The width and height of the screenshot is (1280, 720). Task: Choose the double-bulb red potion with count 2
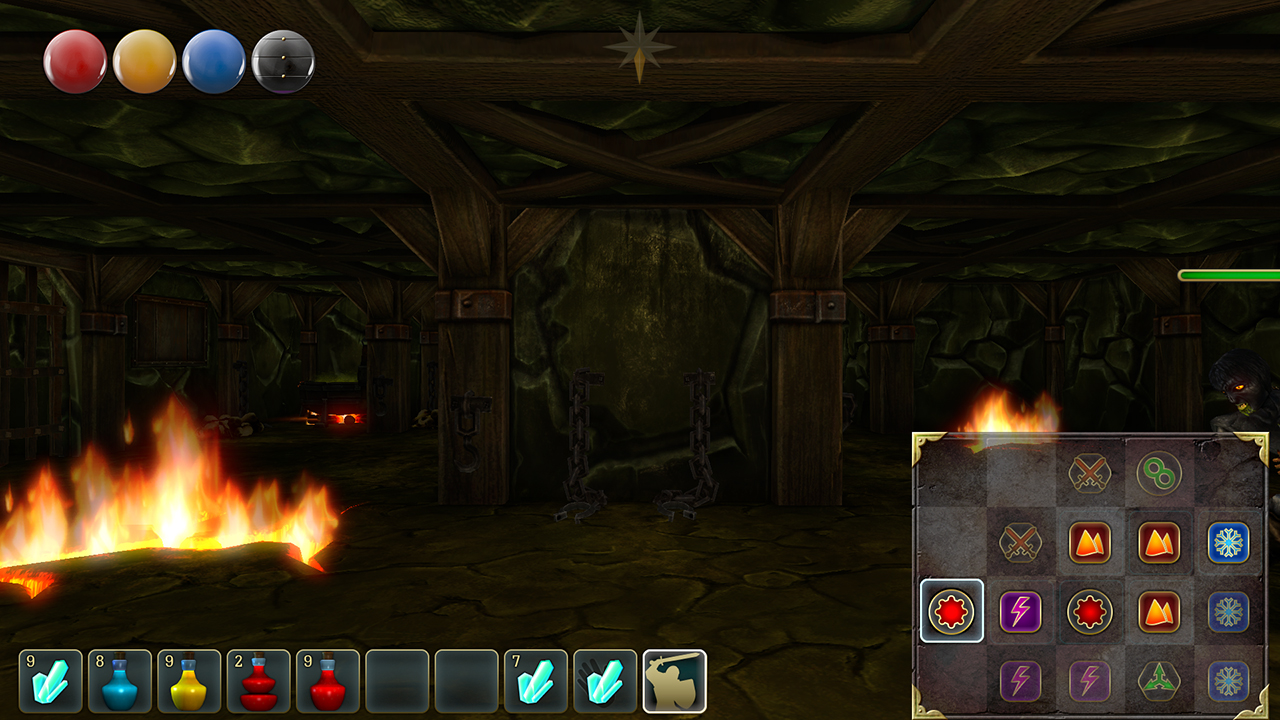point(258,681)
